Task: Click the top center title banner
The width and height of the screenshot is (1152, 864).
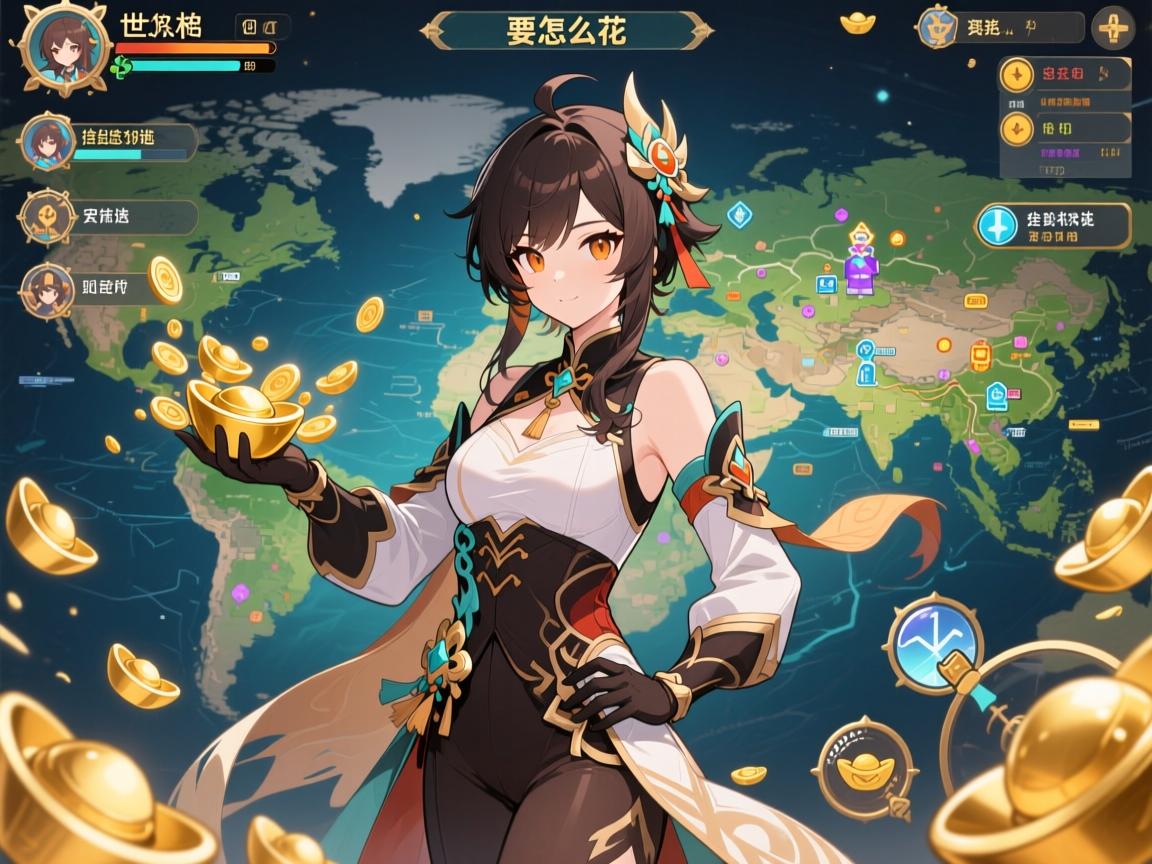Action: tap(565, 30)
